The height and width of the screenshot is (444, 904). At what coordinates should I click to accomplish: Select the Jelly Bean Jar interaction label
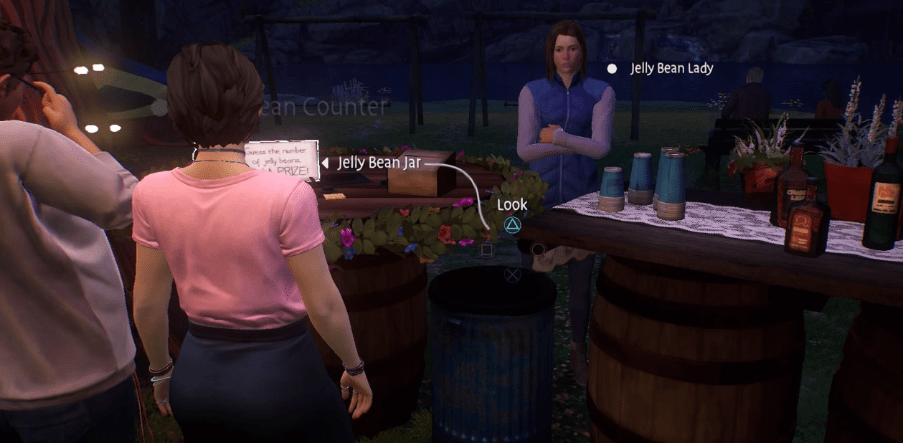[x=379, y=162]
